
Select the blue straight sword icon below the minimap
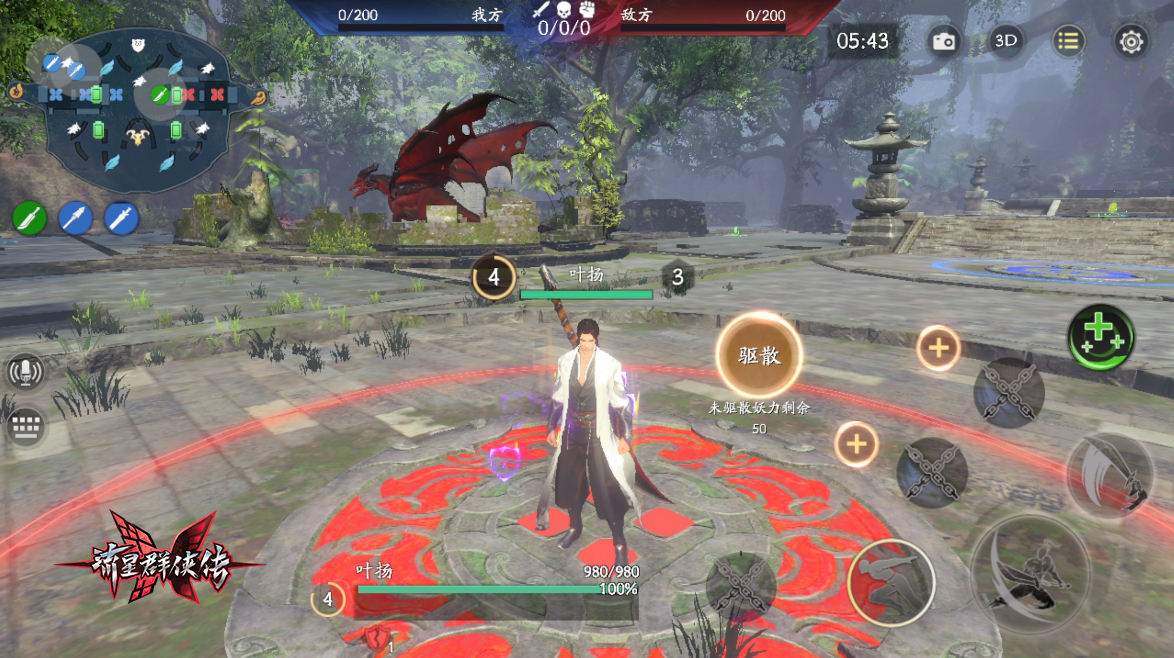click(x=122, y=217)
